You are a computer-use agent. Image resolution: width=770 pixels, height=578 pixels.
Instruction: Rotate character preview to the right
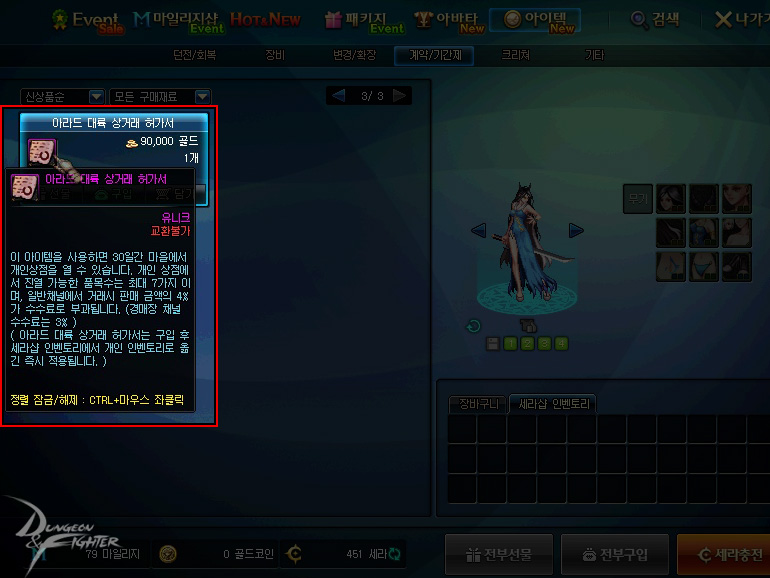coord(576,230)
